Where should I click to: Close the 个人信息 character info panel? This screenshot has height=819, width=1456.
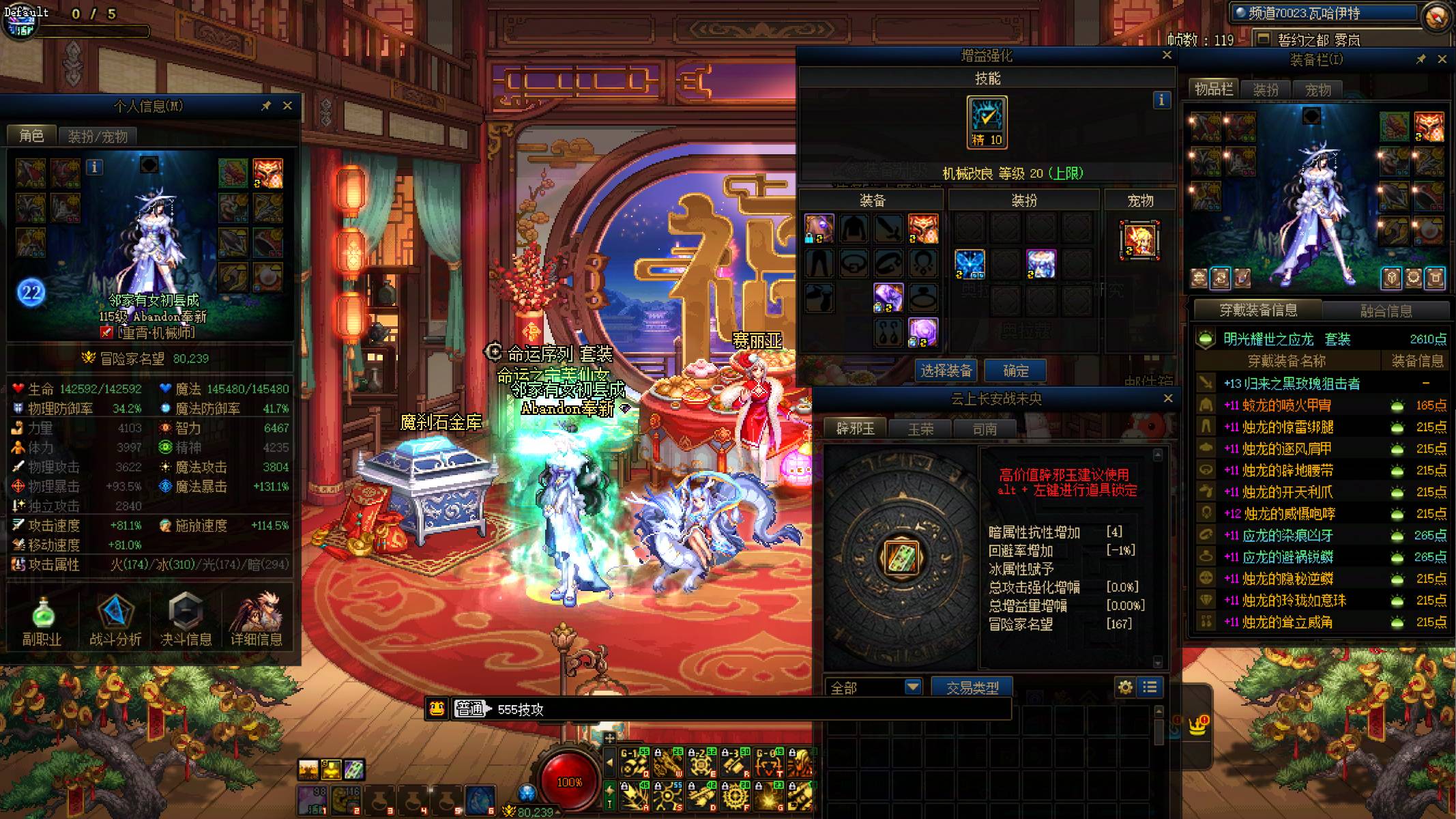pos(287,106)
